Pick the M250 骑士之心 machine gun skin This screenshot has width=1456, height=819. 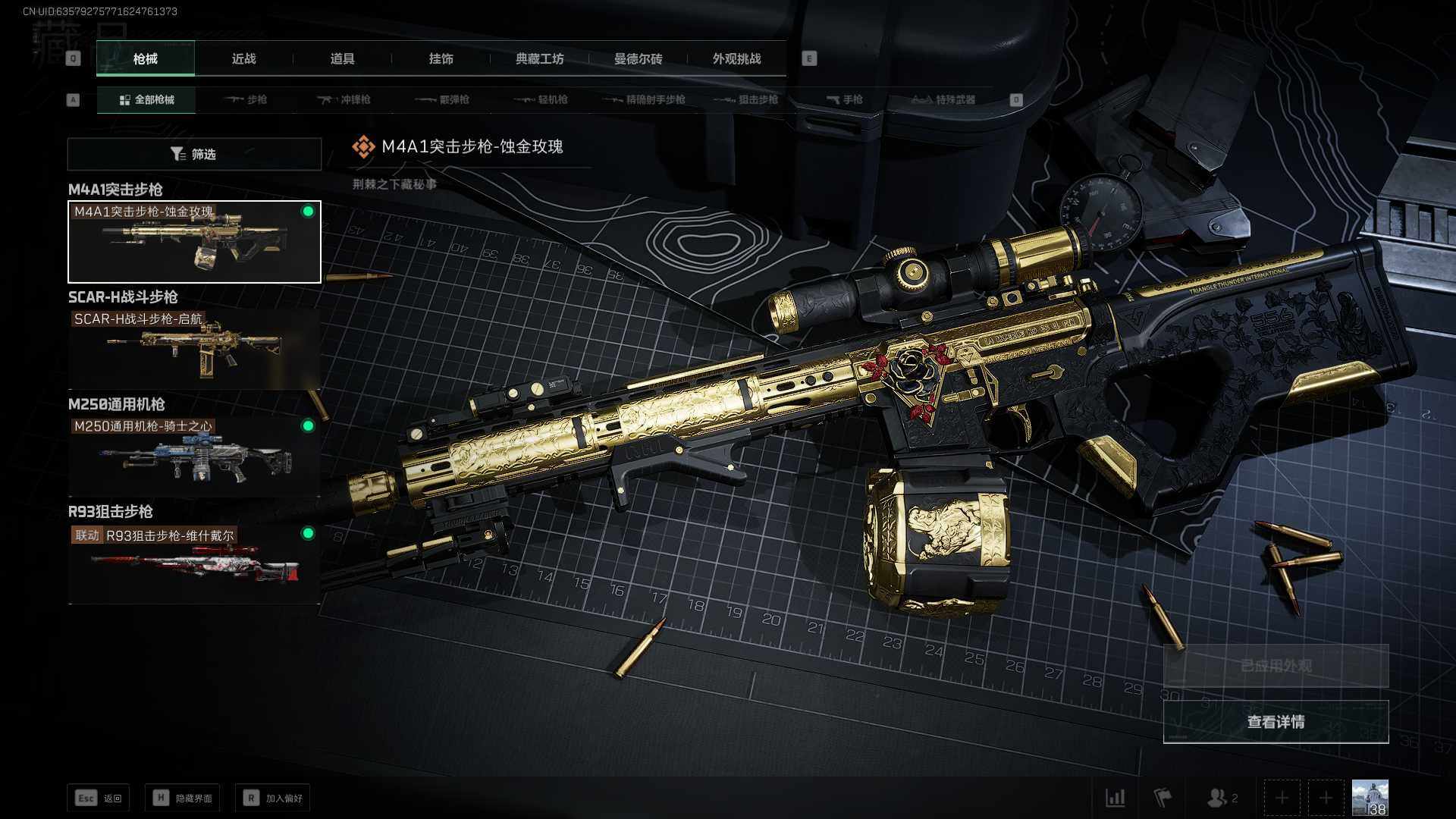194,457
